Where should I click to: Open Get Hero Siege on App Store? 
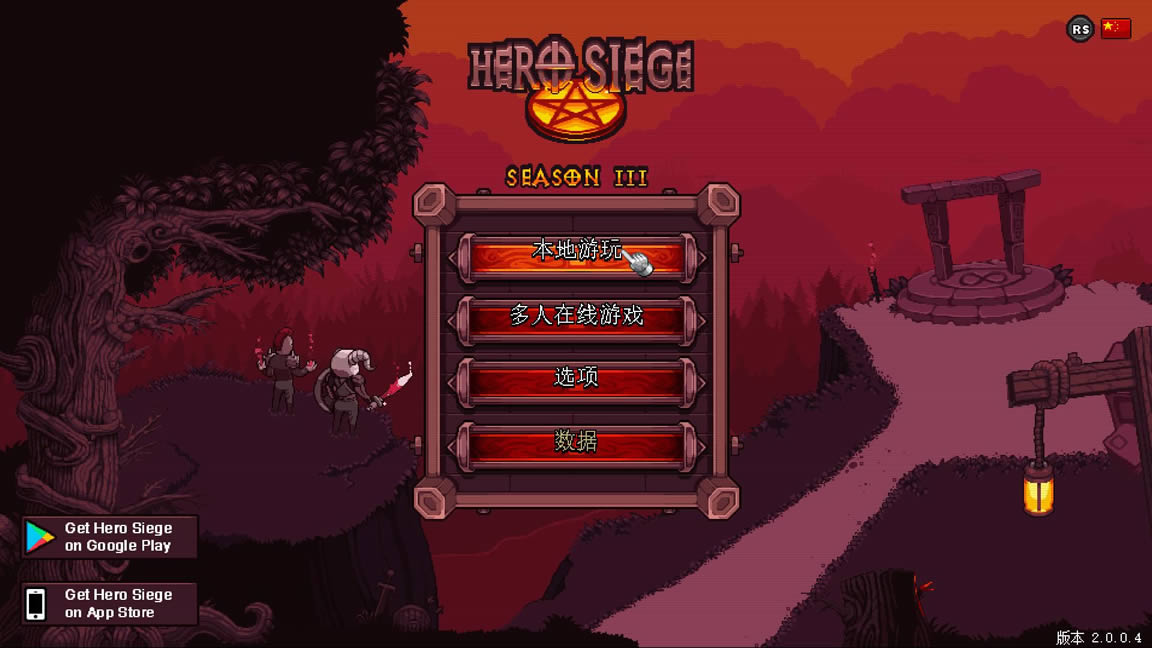110,603
